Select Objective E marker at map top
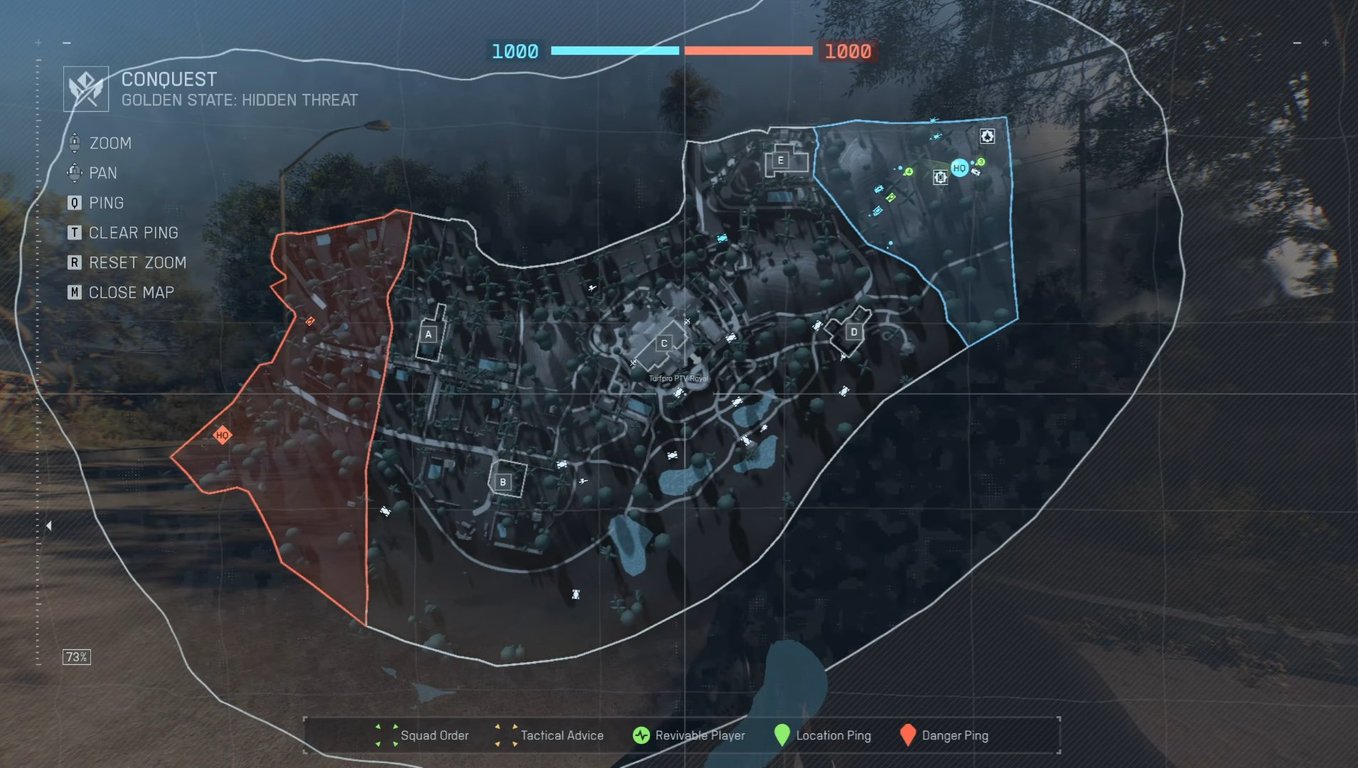 tap(780, 159)
